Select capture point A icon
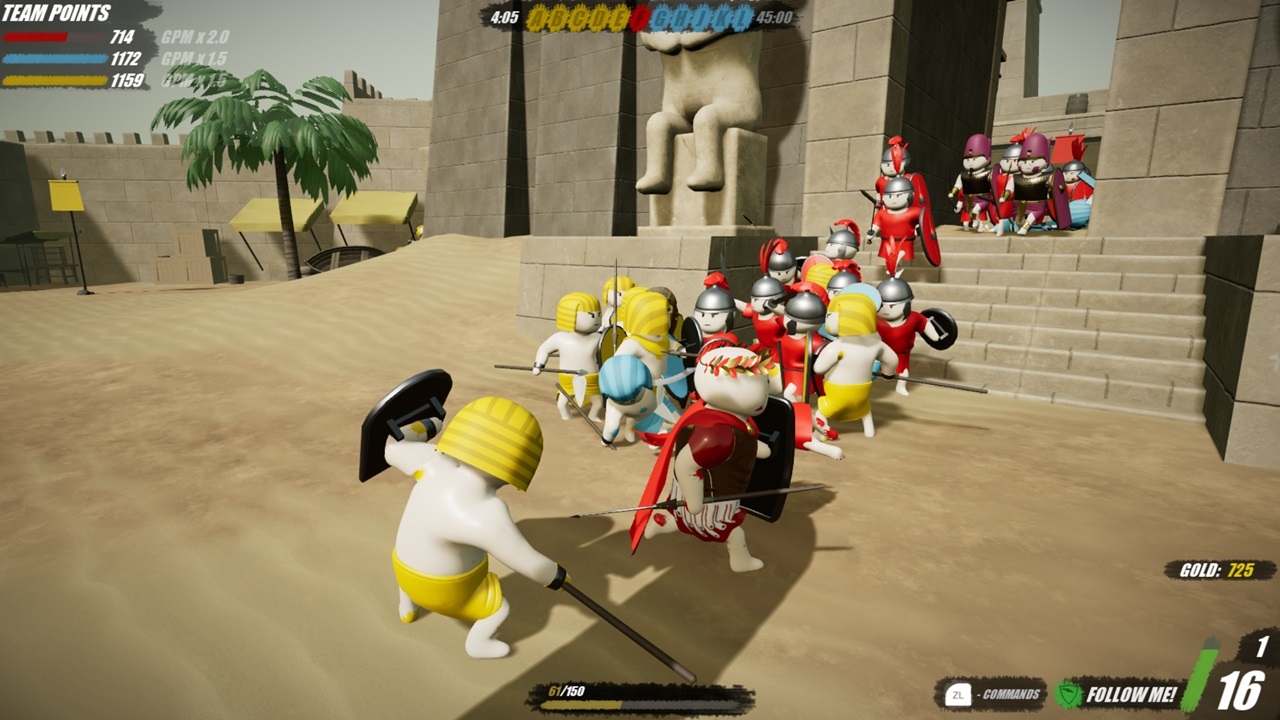This screenshot has height=720, width=1280. coord(540,18)
